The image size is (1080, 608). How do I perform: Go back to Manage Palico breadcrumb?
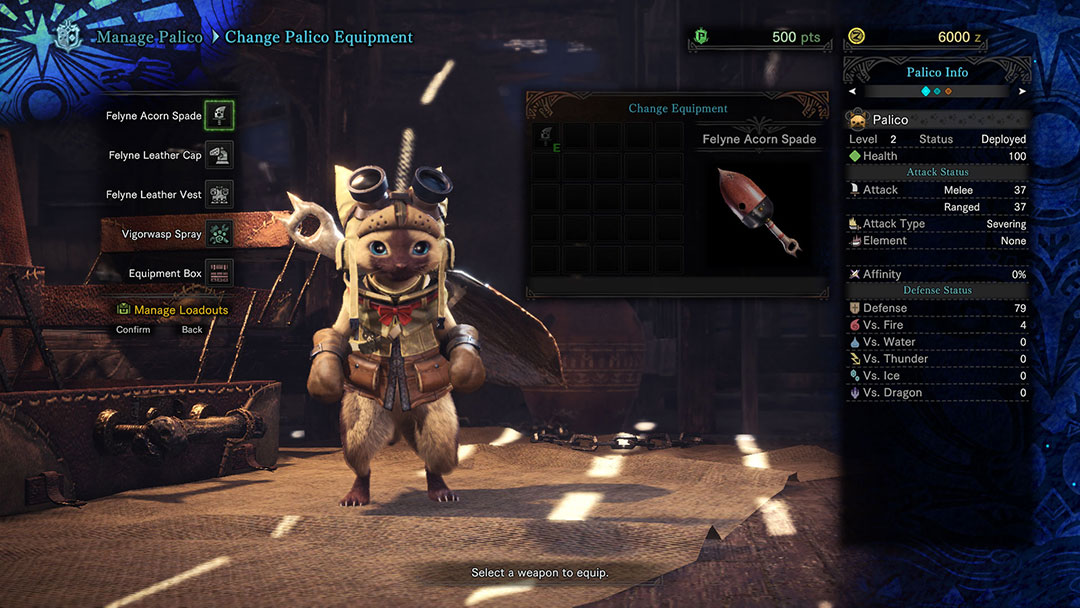click(x=149, y=37)
